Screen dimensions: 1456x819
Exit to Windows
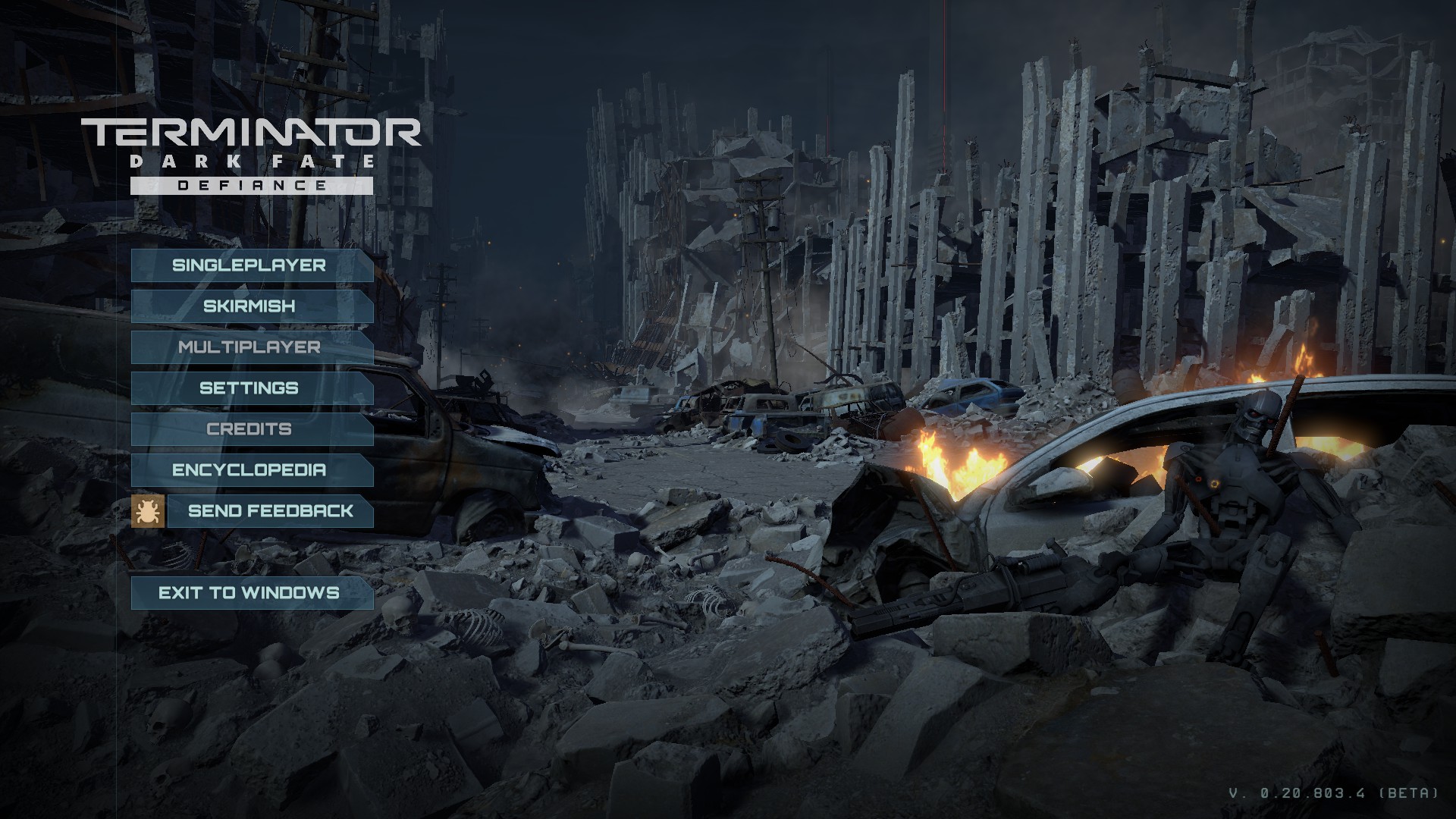click(x=250, y=593)
